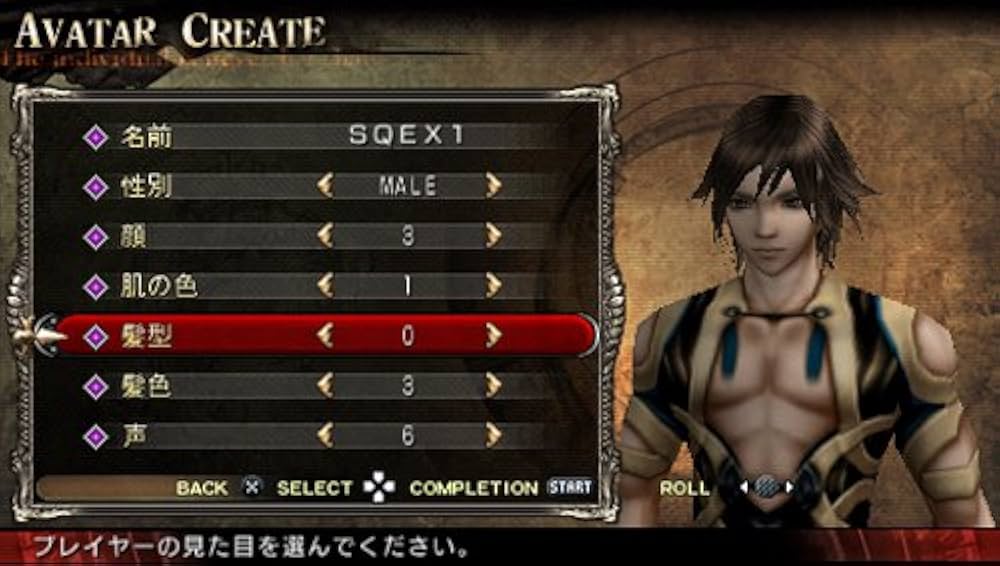Decrease the 顔 face number

[324, 236]
